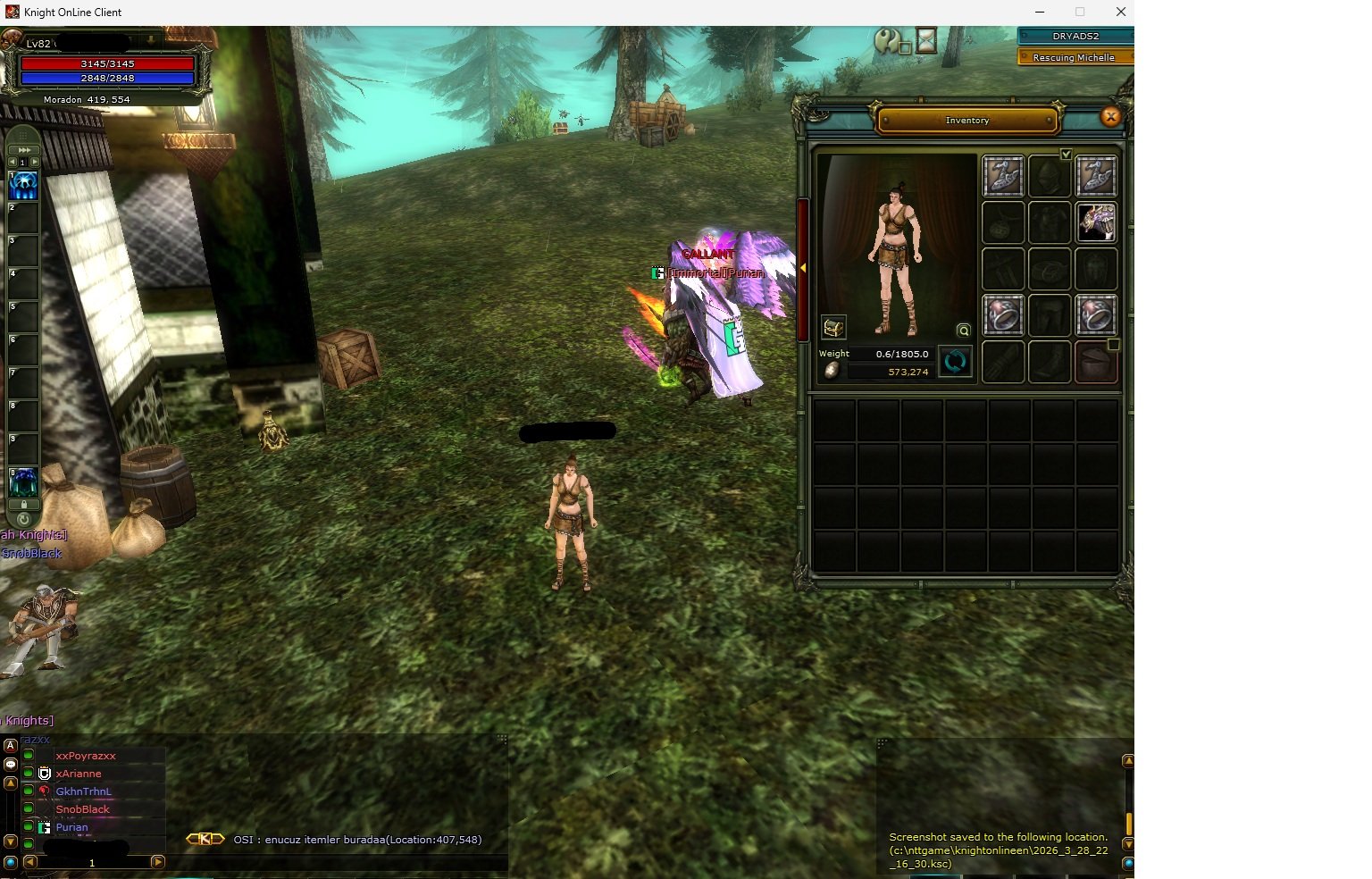Viewport: 1372px width, 879px height.
Task: Click the lock icon below the skill bar
Action: [23, 502]
